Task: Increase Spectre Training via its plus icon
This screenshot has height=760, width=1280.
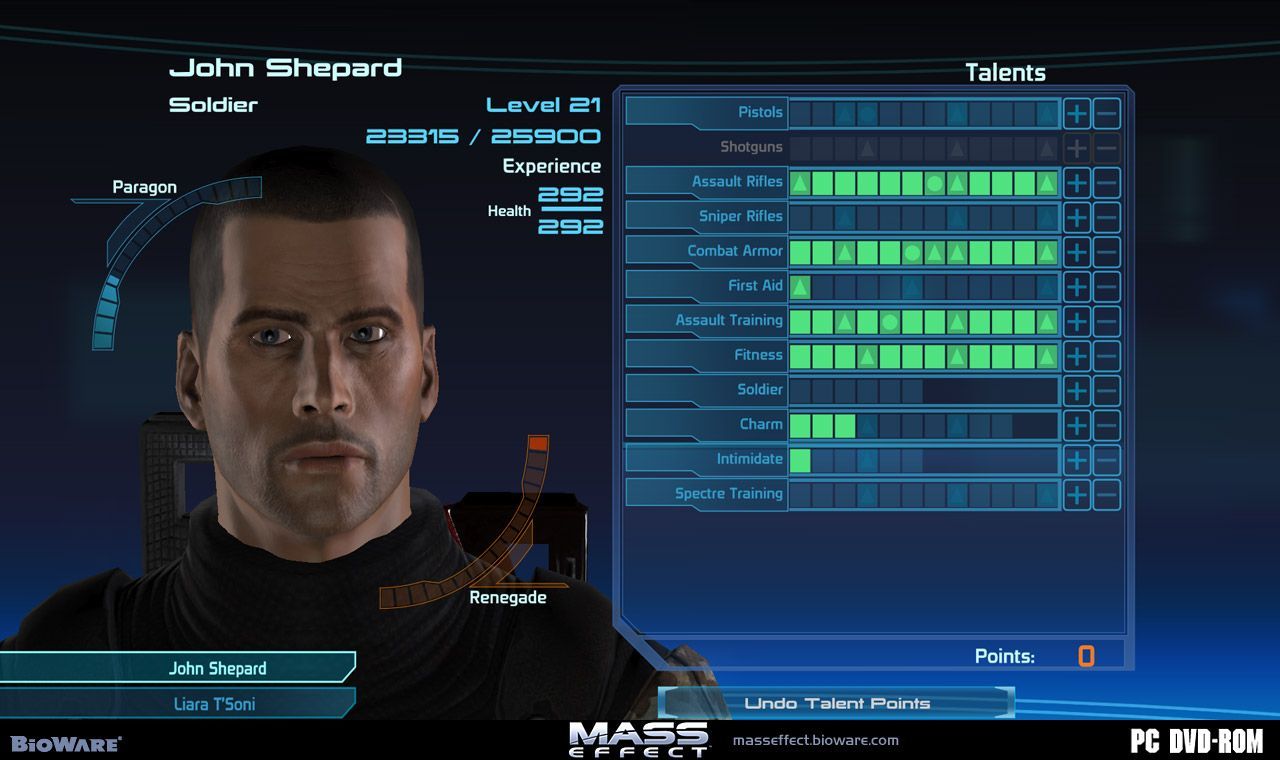Action: (x=1077, y=493)
